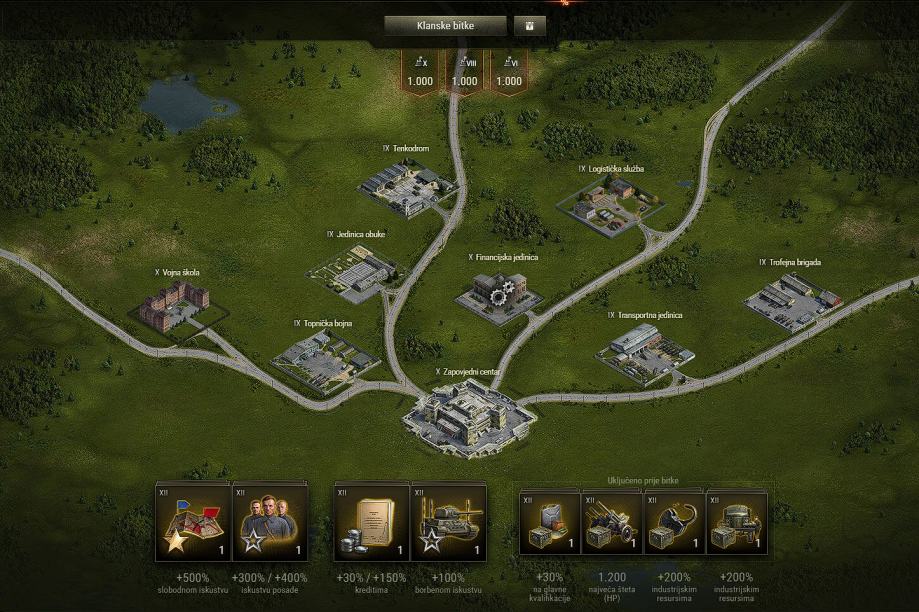Activate the crew experience reserve with soldiers
The image size is (919, 612).
point(269,521)
